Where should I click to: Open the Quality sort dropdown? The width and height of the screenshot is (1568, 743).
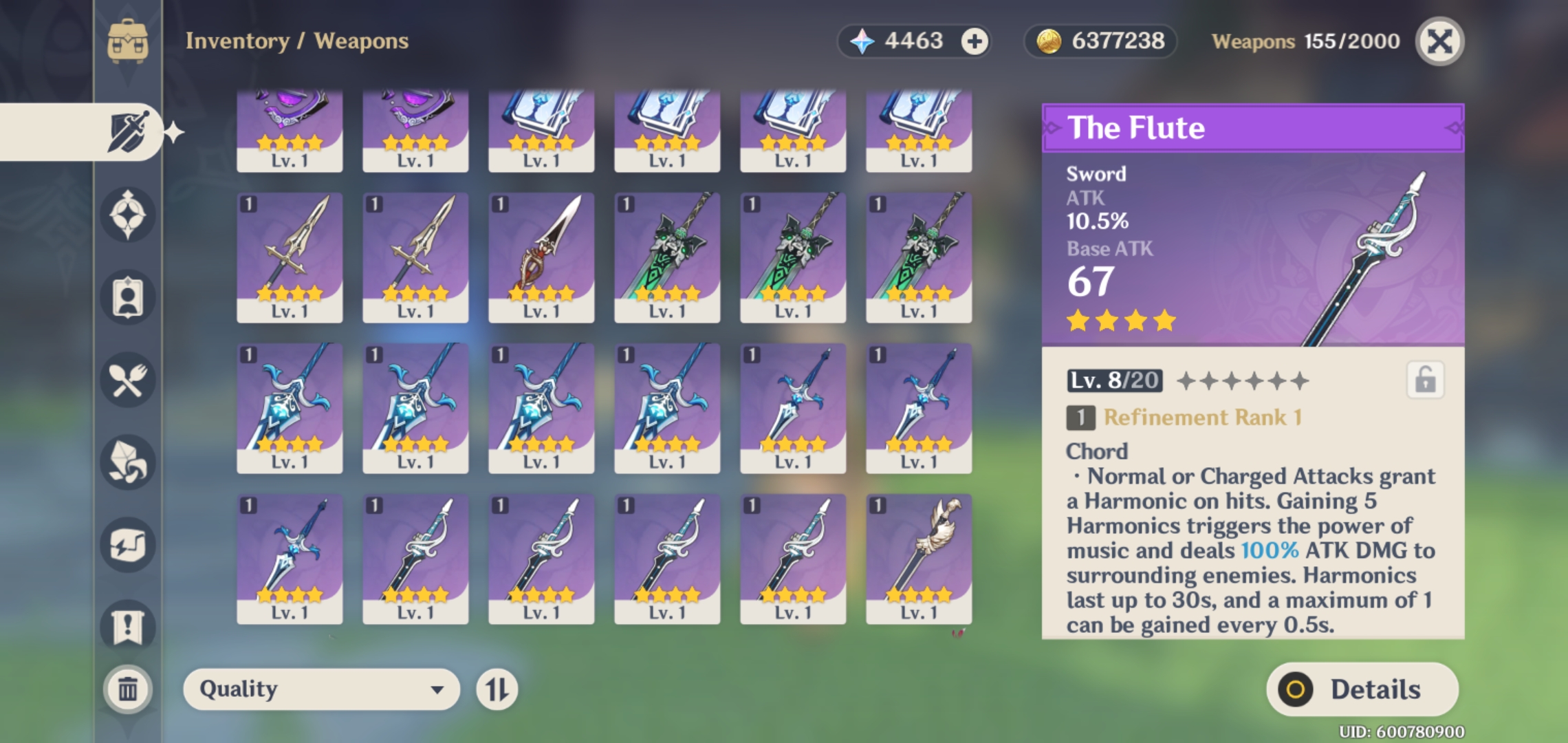tap(321, 689)
